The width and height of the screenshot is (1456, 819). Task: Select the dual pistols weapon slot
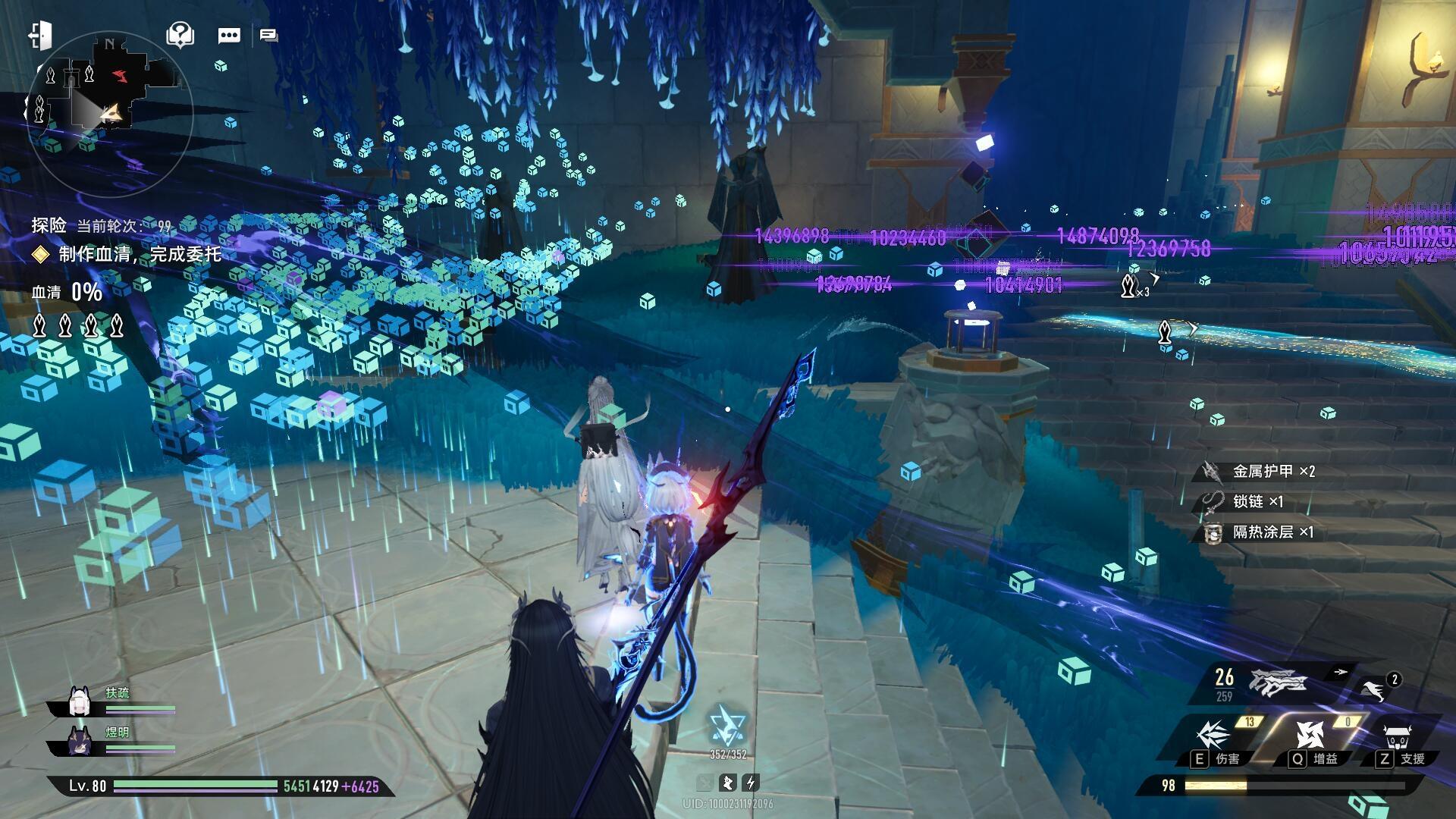[1279, 682]
